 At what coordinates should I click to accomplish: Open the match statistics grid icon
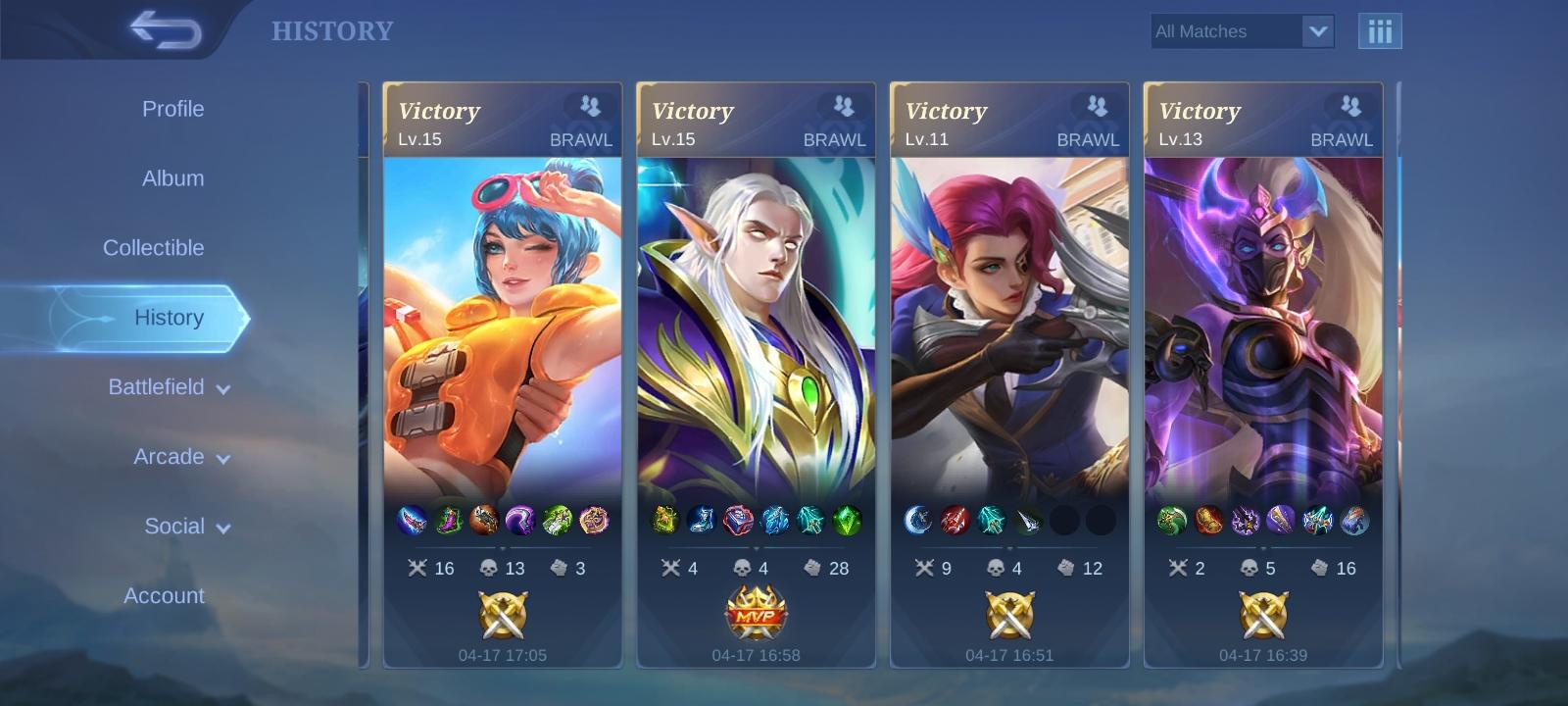pos(1380,30)
